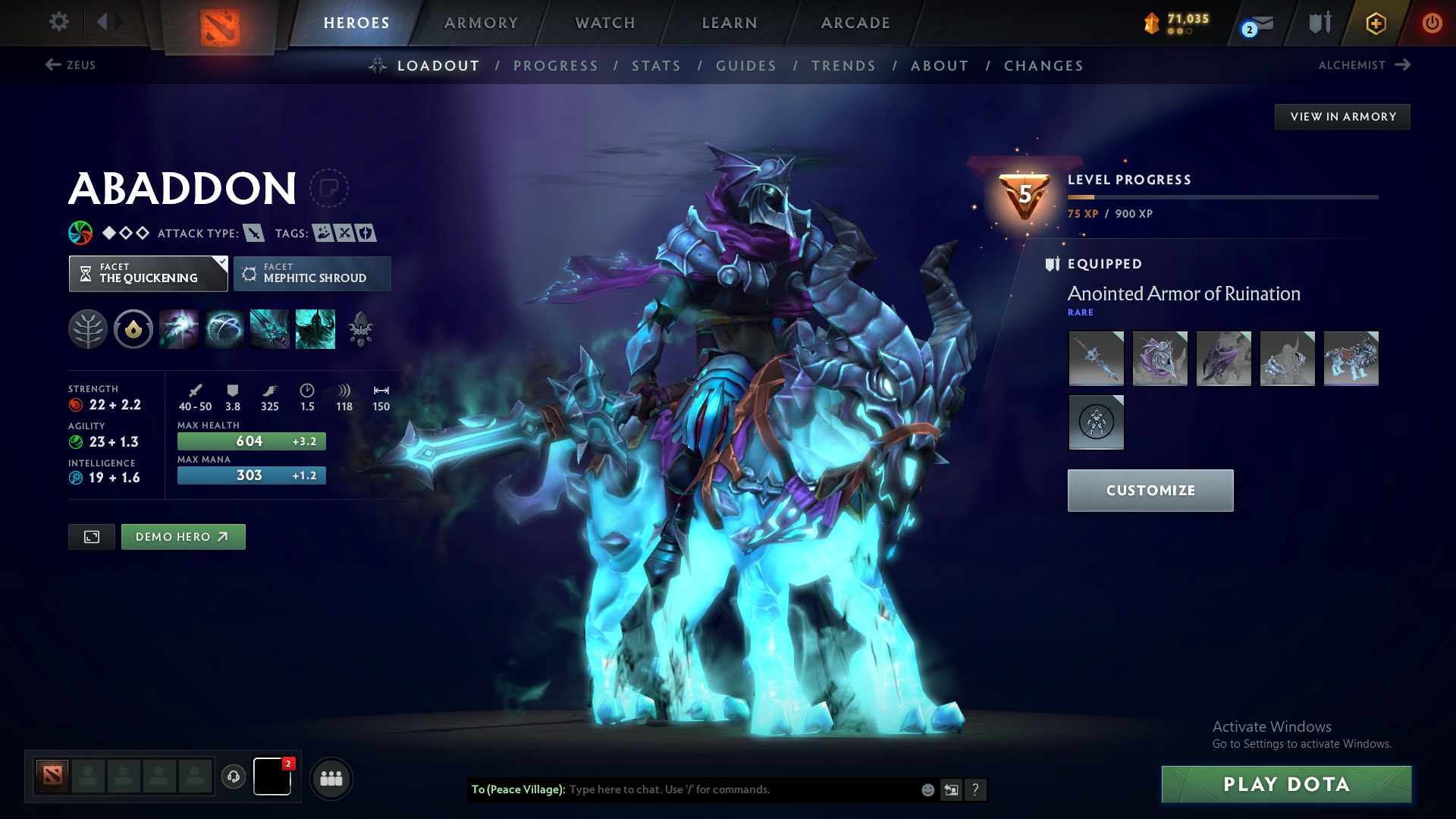
Task: Select the Mephitic Shroud facet
Action: coord(312,273)
